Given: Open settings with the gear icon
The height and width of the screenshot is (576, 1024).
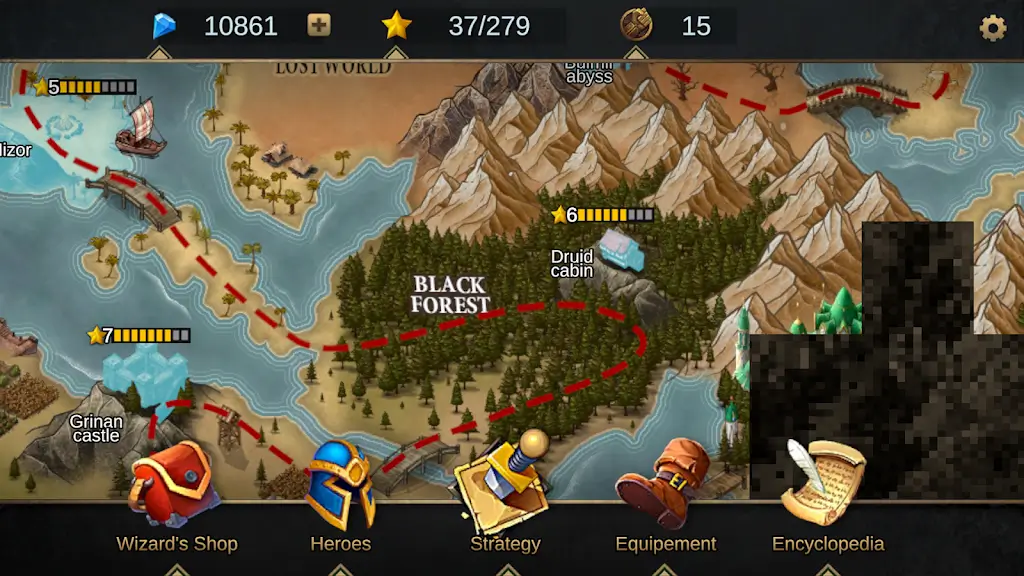Looking at the screenshot, I should (992, 27).
